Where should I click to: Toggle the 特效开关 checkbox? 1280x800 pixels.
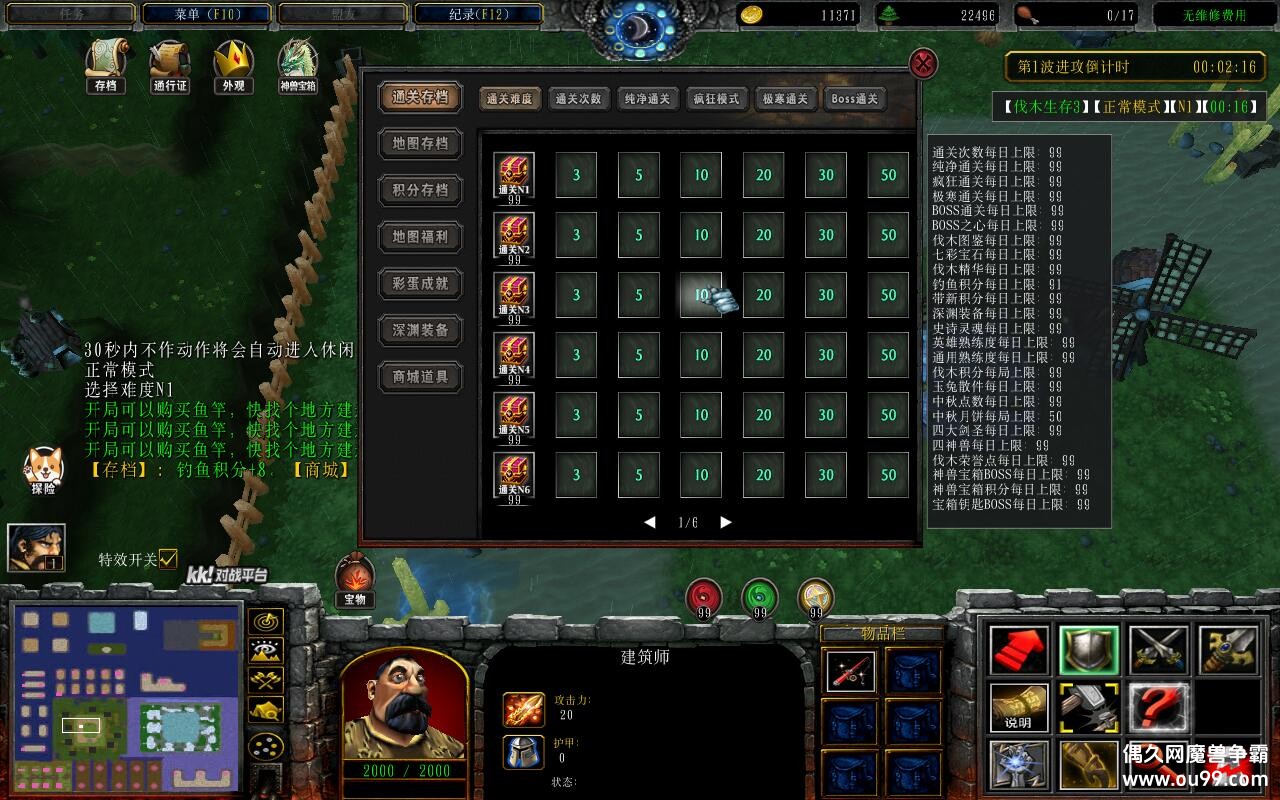168,558
